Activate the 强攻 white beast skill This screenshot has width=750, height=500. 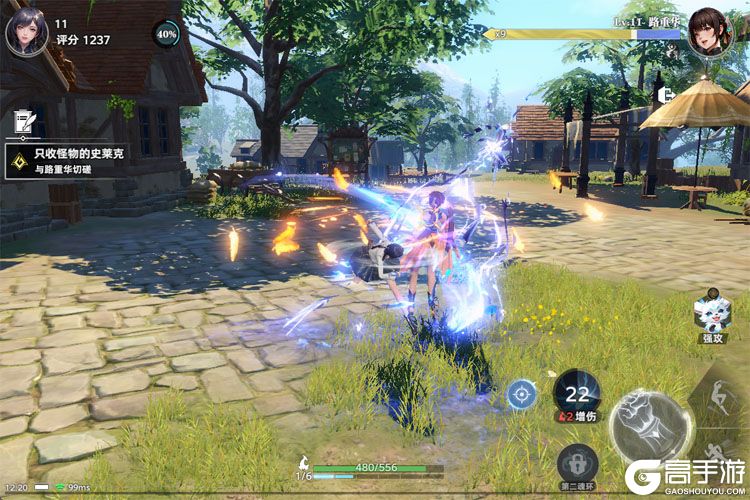711,319
